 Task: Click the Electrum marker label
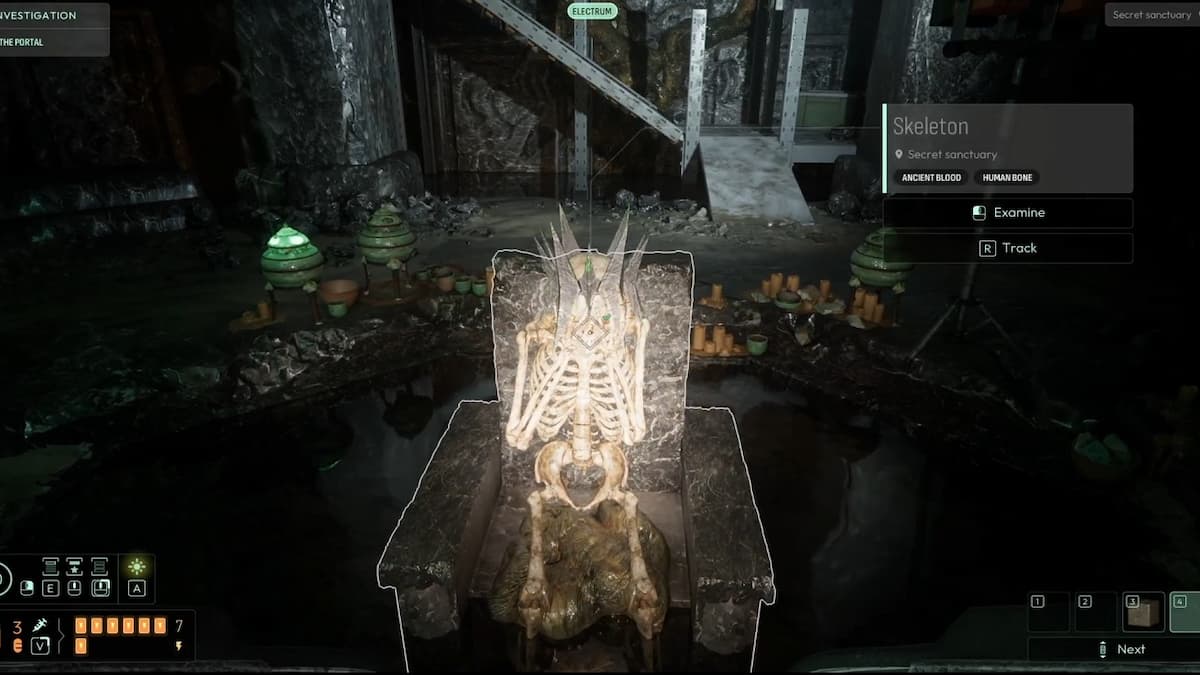(x=592, y=11)
